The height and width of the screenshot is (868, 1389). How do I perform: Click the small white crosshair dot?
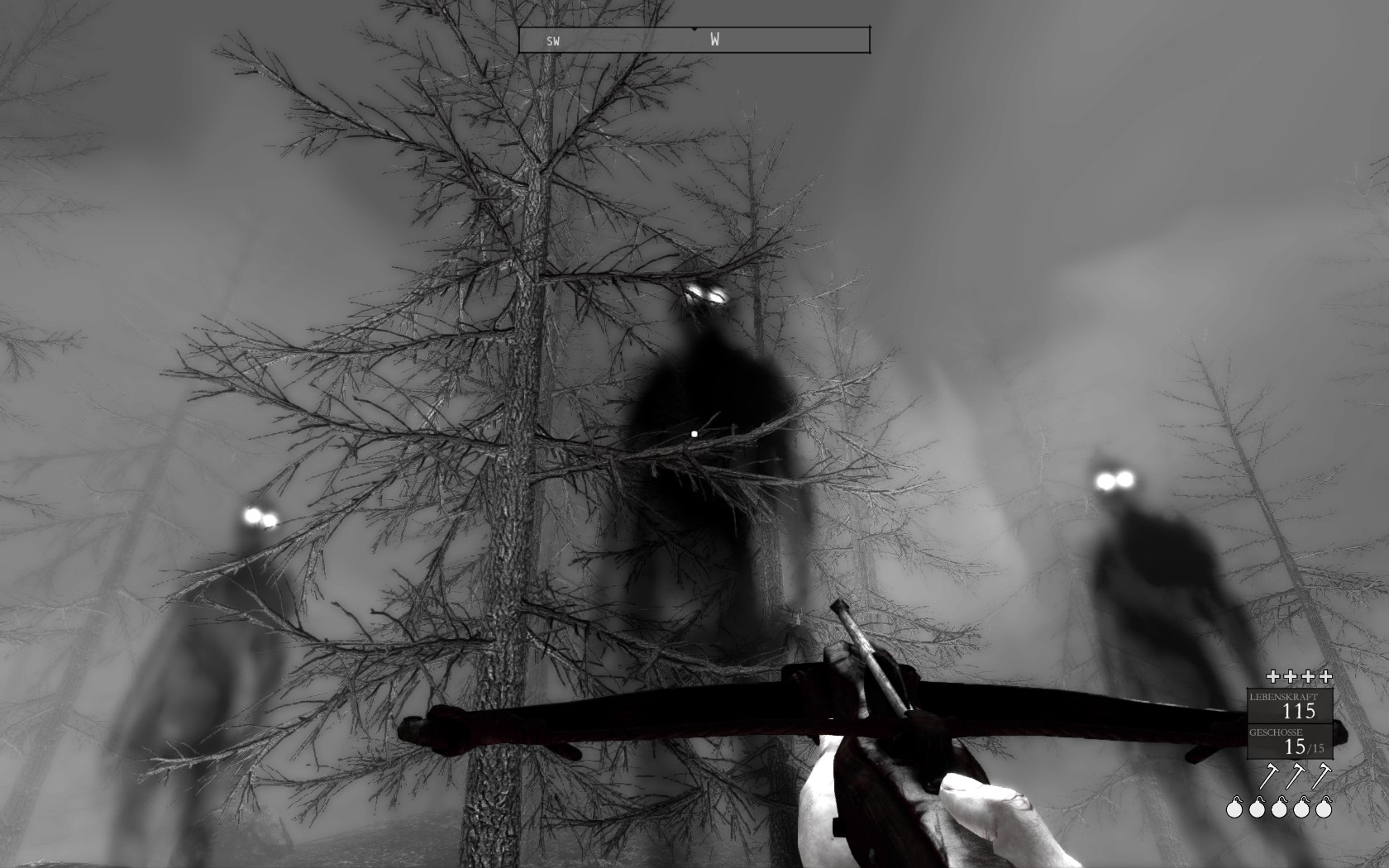[693, 432]
